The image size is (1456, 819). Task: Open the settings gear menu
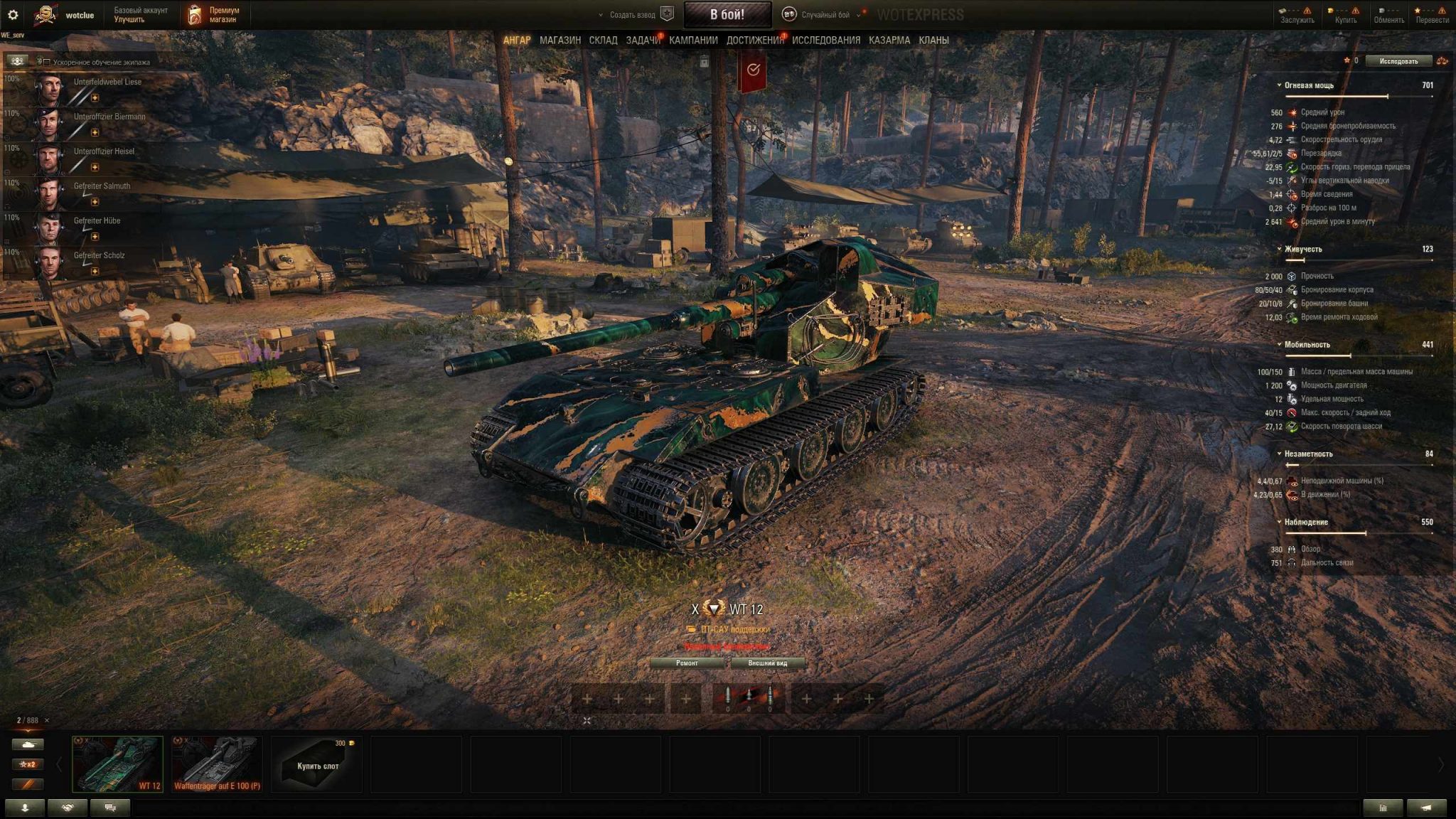pos(13,14)
